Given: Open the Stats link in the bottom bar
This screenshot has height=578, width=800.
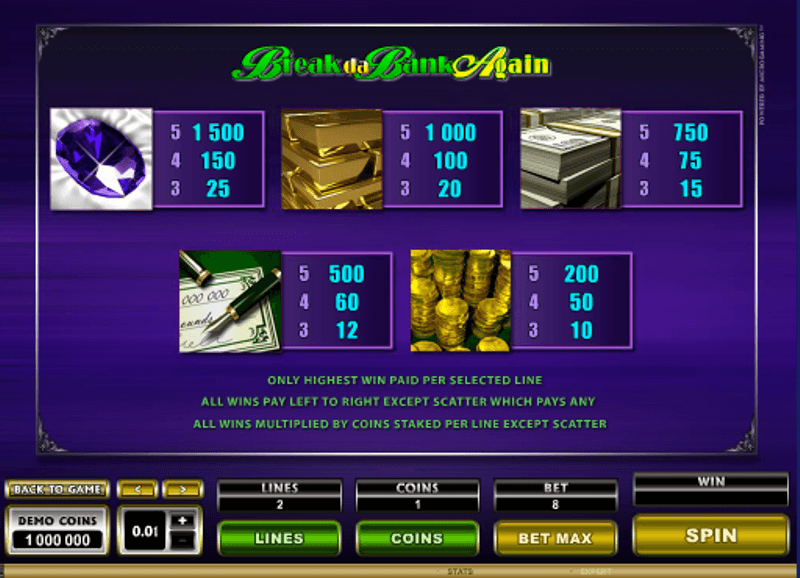Looking at the screenshot, I should 459,573.
